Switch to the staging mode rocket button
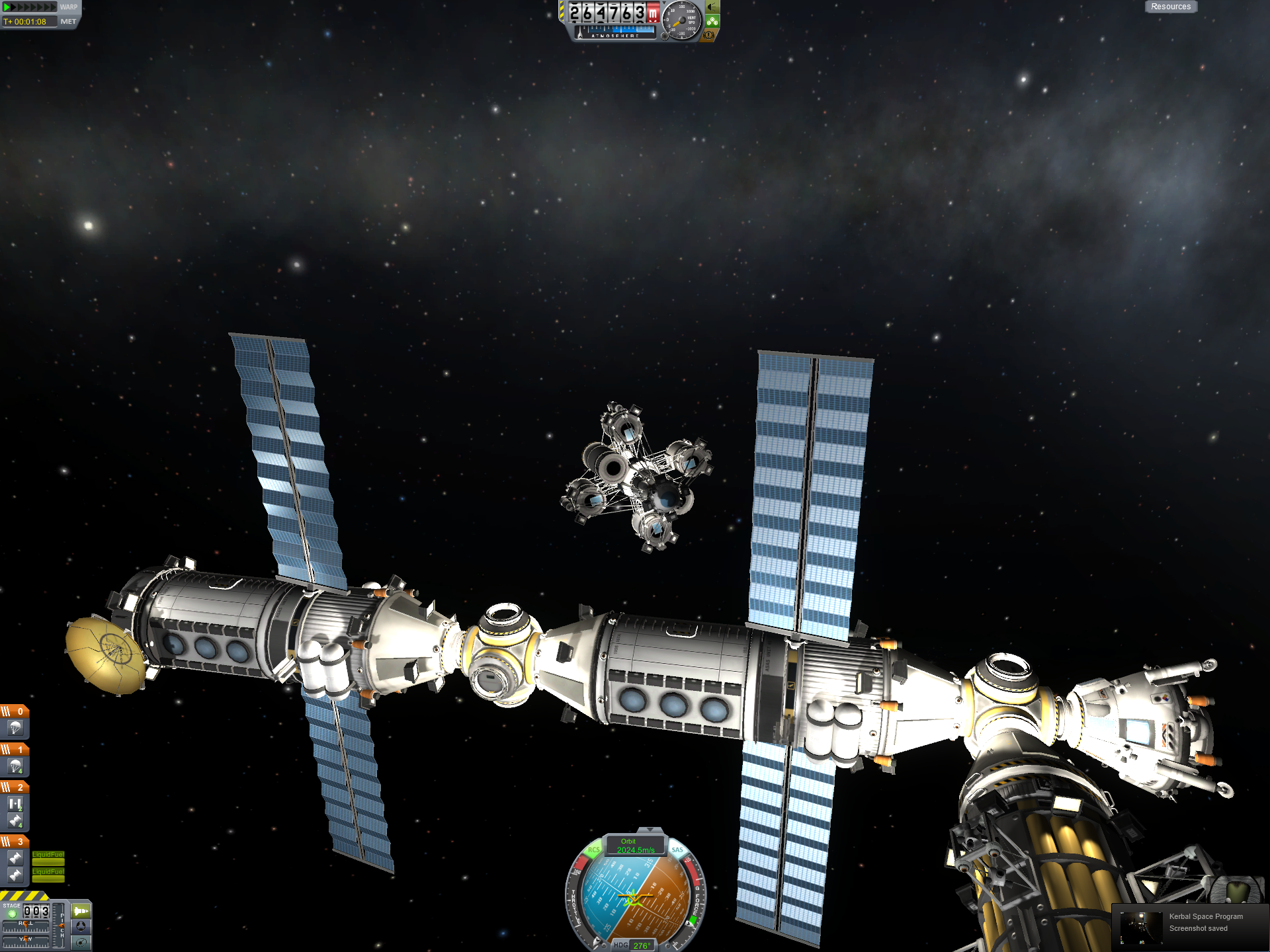 (81, 911)
